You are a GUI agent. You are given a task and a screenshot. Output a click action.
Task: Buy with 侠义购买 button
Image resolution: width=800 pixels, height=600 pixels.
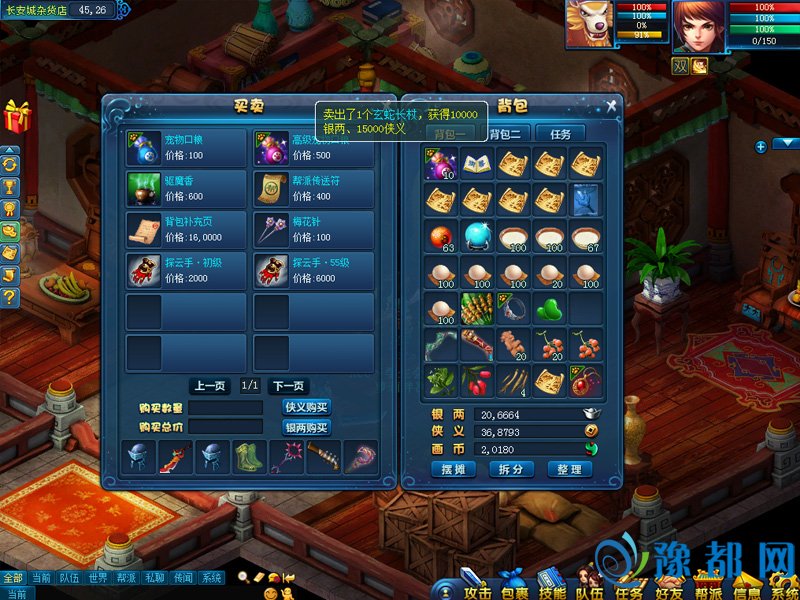point(307,408)
